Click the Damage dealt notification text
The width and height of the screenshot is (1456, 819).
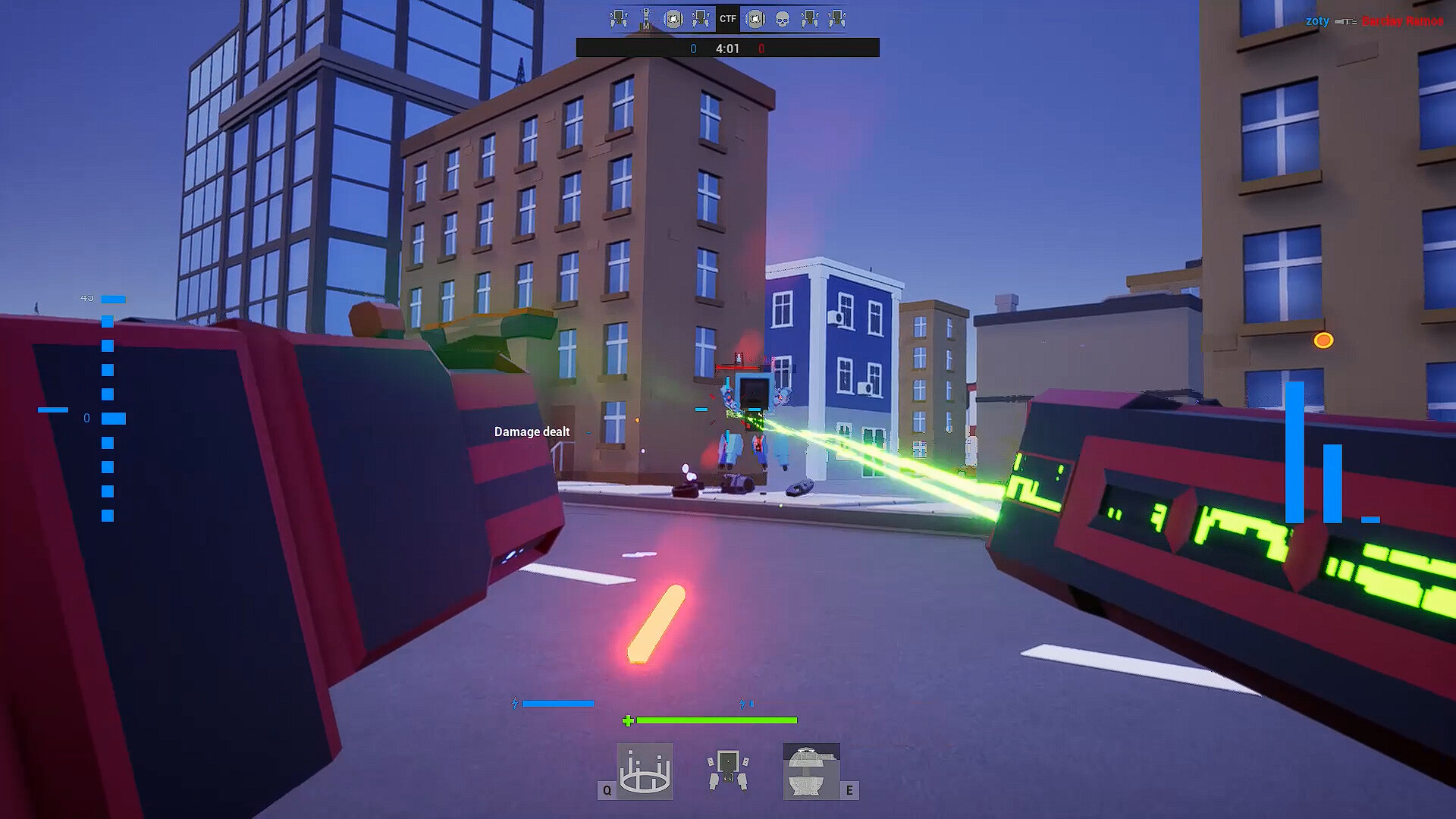point(532,431)
